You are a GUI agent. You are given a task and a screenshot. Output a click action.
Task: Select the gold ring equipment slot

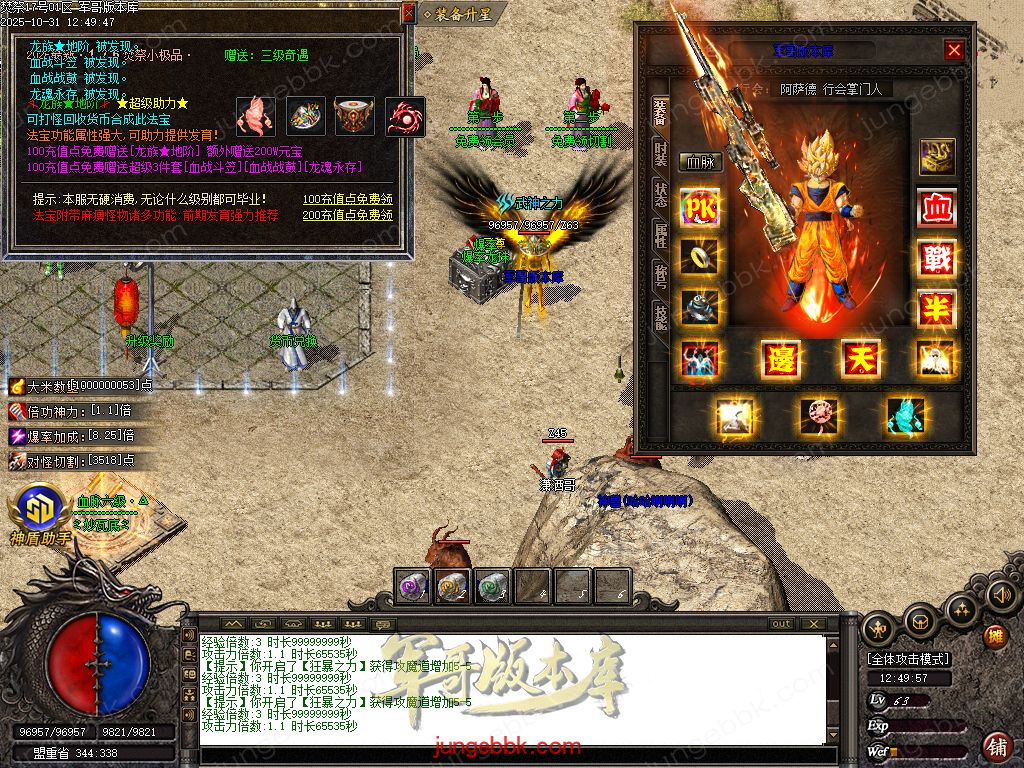tap(699, 256)
